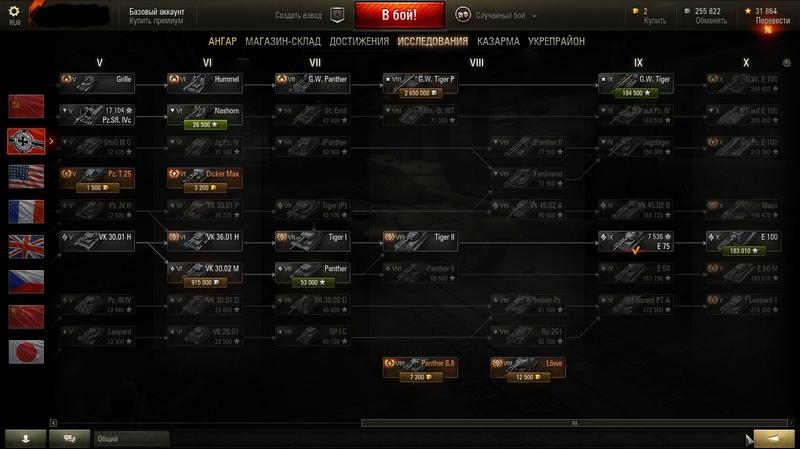Open the КАЗАРМА tab
This screenshot has width=800, height=449.
(x=498, y=42)
